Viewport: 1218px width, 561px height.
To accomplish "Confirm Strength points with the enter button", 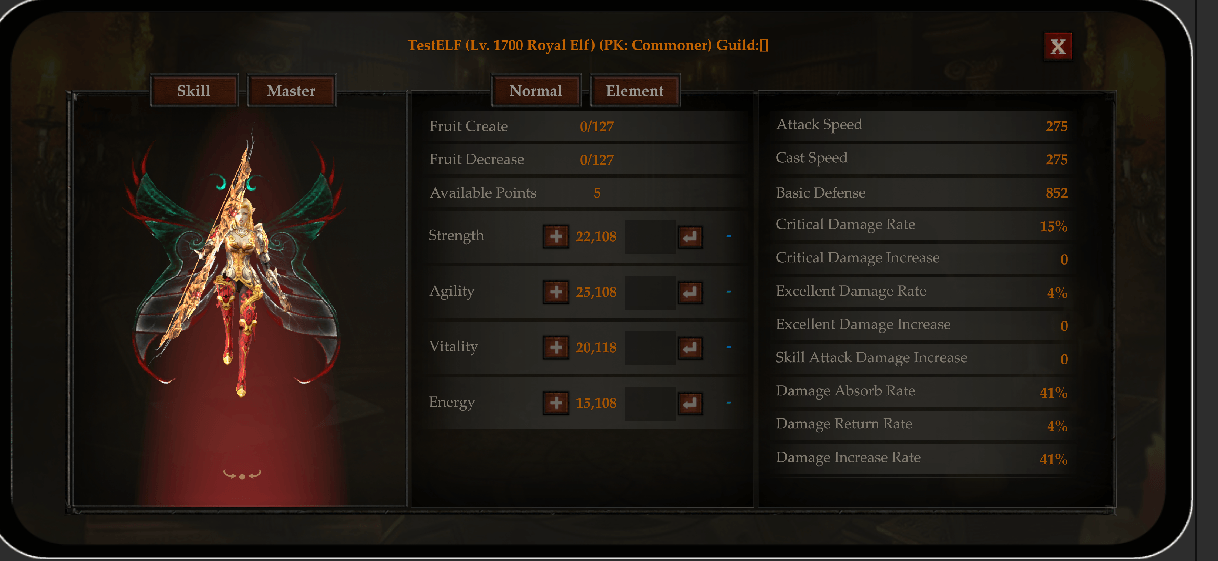I will point(690,237).
